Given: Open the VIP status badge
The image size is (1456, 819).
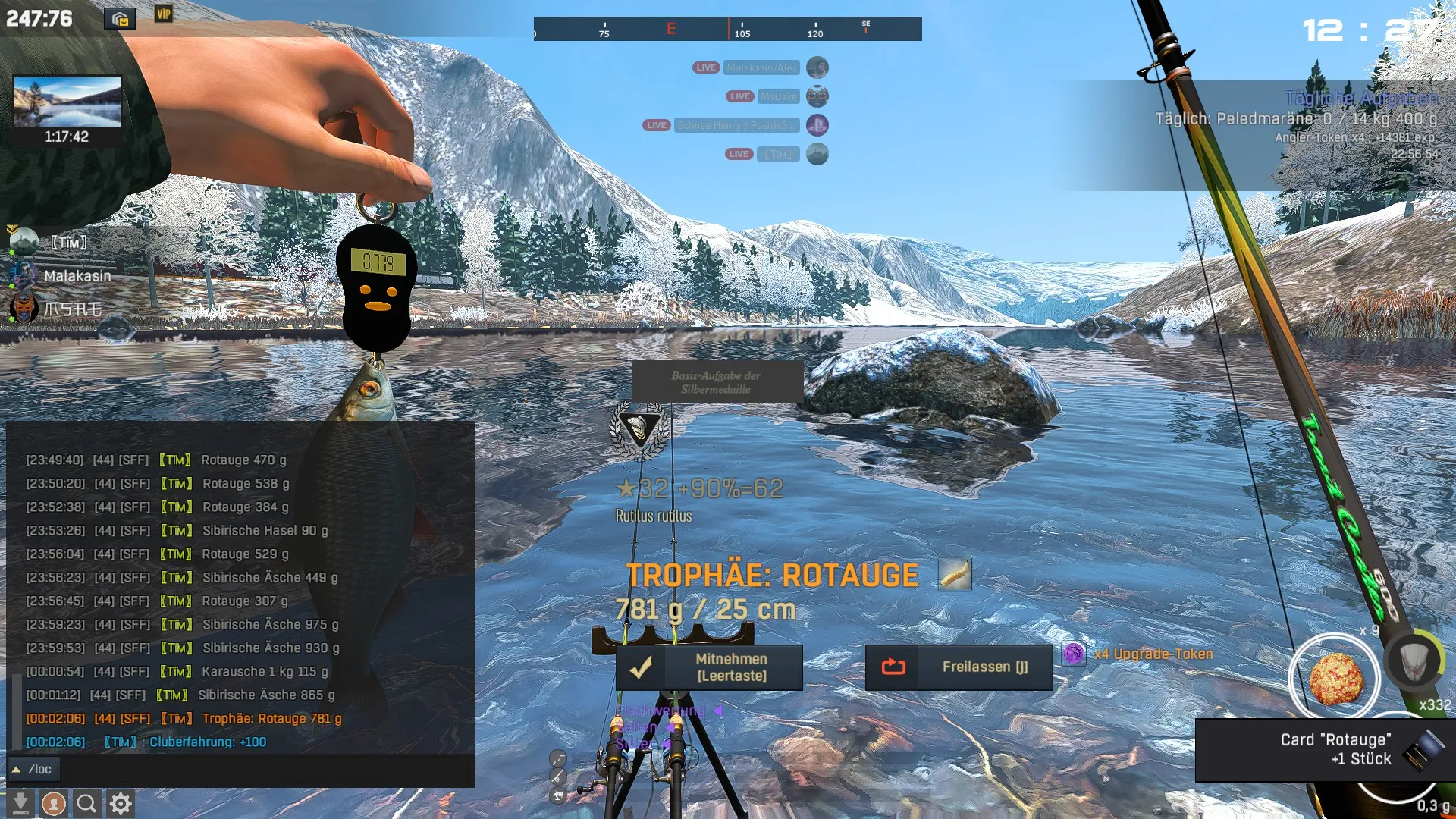Looking at the screenshot, I should [x=163, y=14].
